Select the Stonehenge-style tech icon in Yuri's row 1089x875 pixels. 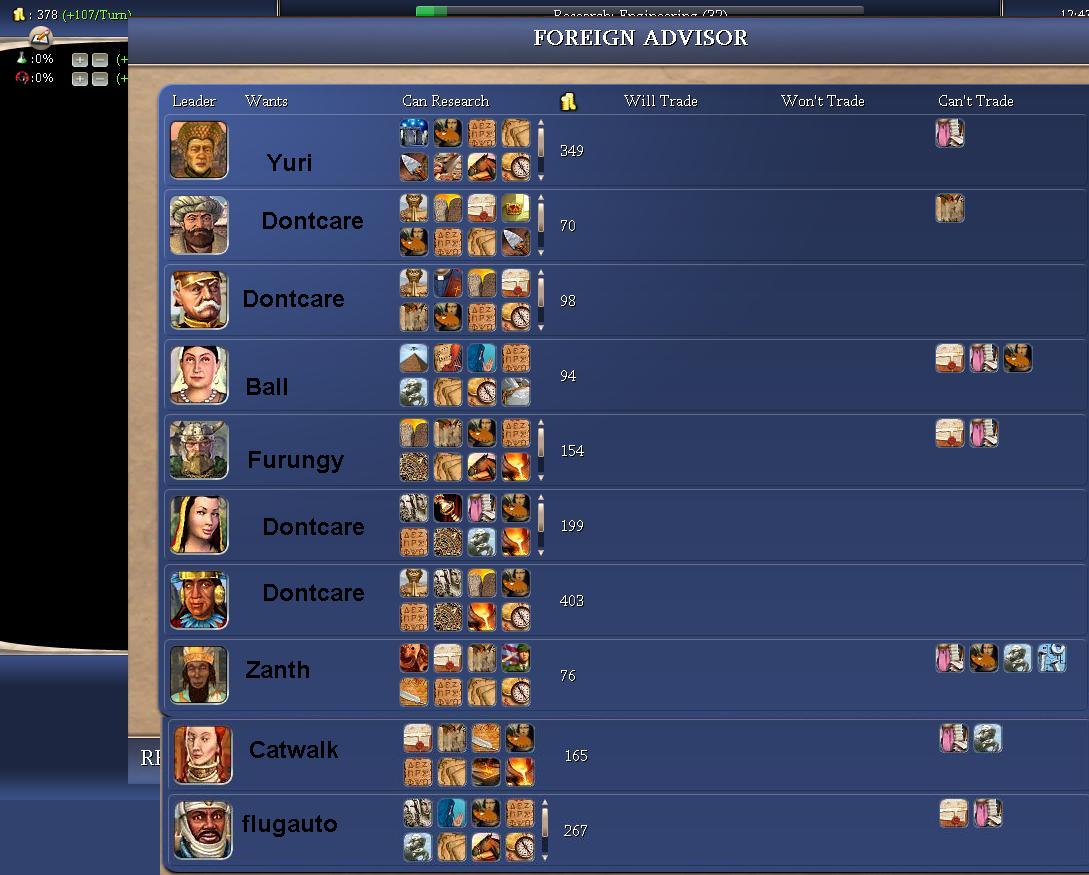[414, 133]
